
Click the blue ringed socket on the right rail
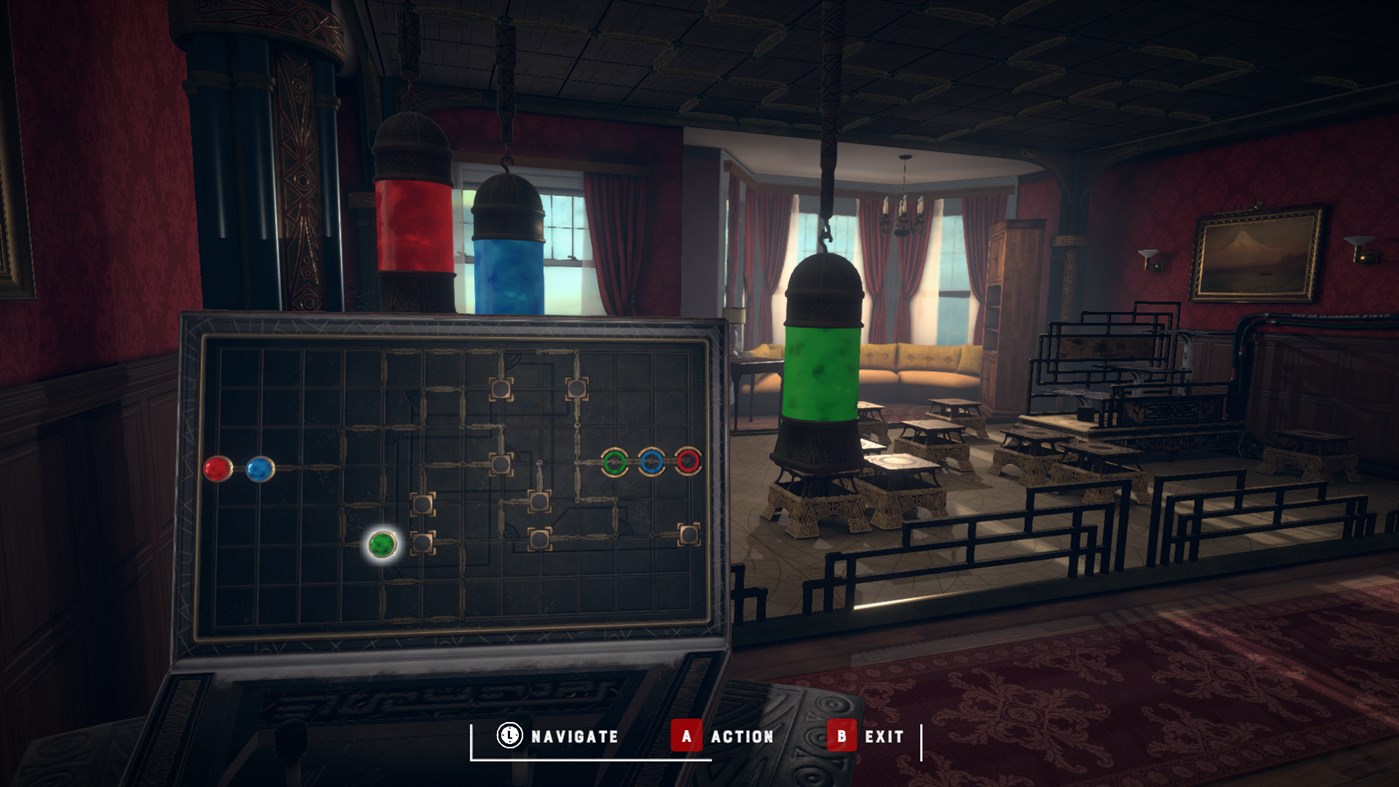pyautogui.click(x=652, y=461)
